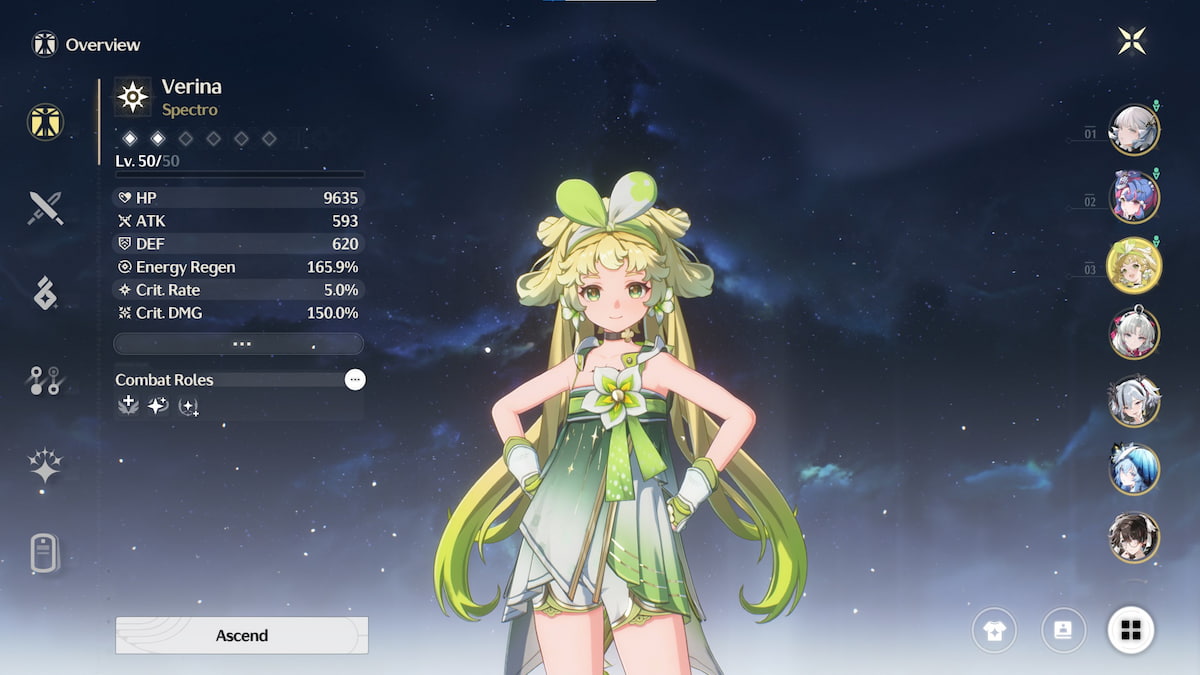1200x675 pixels.
Task: Open the outfit wardrobe shirt icon
Action: coord(994,631)
